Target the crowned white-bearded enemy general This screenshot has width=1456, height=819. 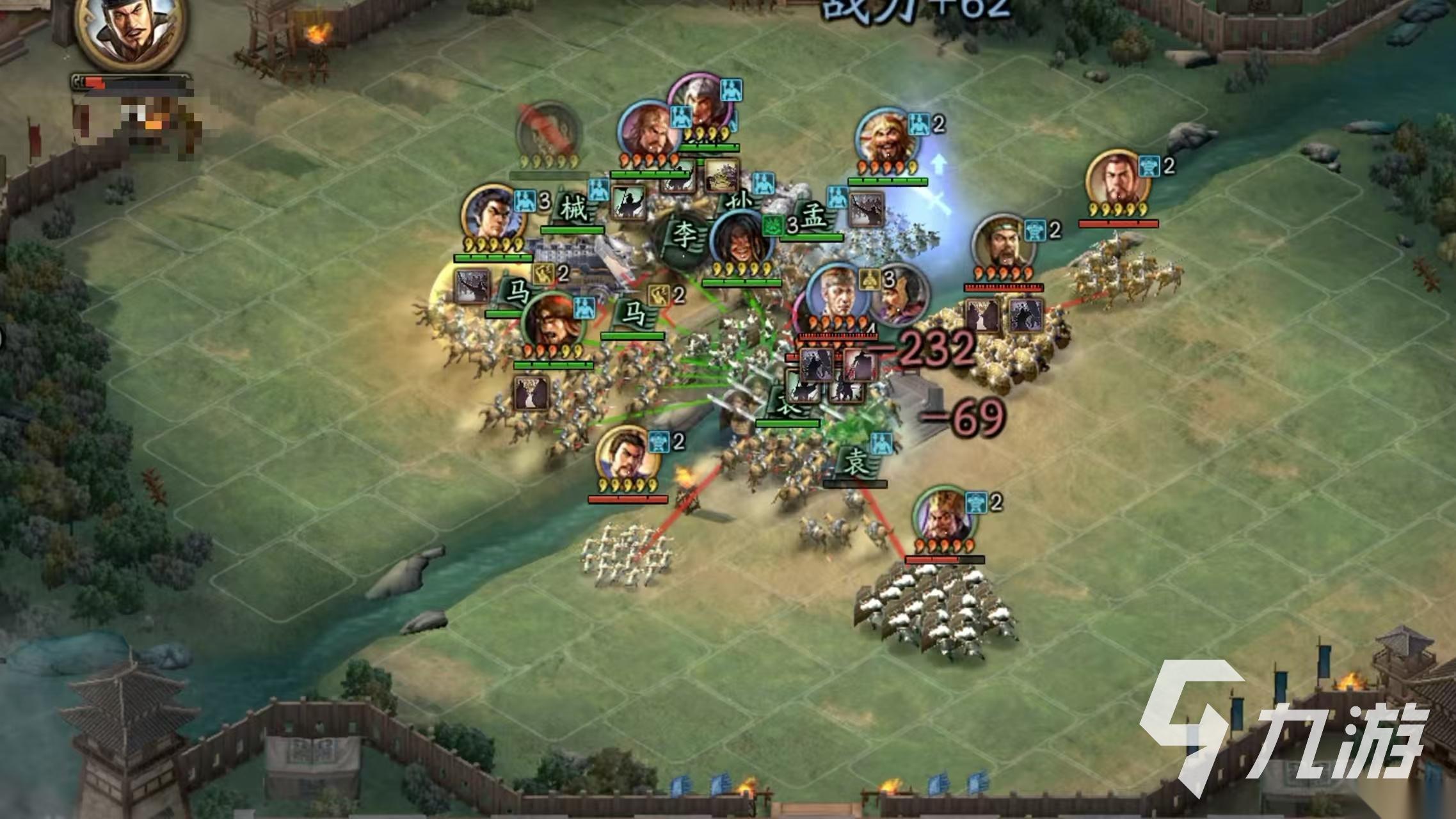click(944, 517)
